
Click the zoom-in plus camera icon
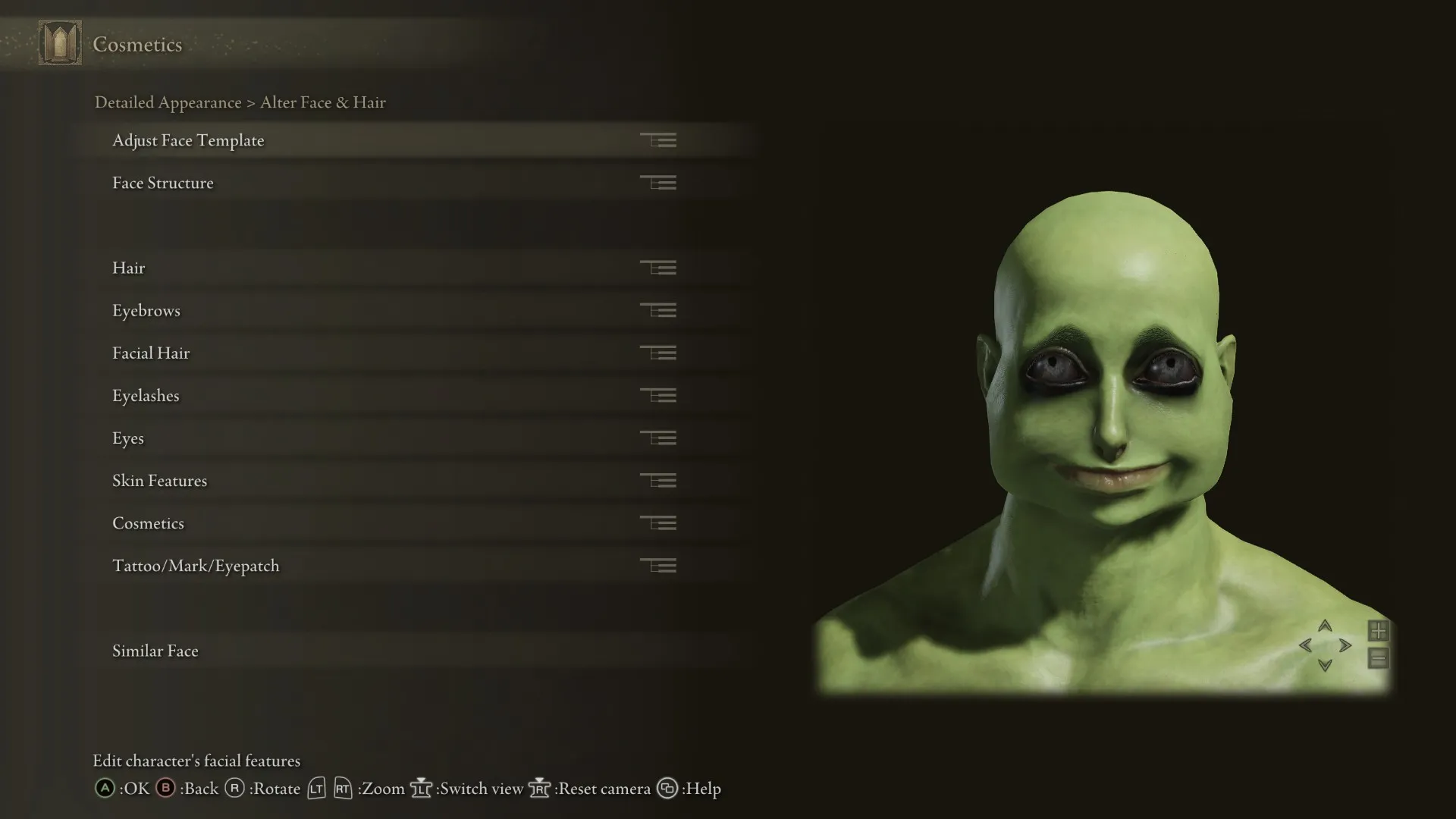(x=1378, y=630)
